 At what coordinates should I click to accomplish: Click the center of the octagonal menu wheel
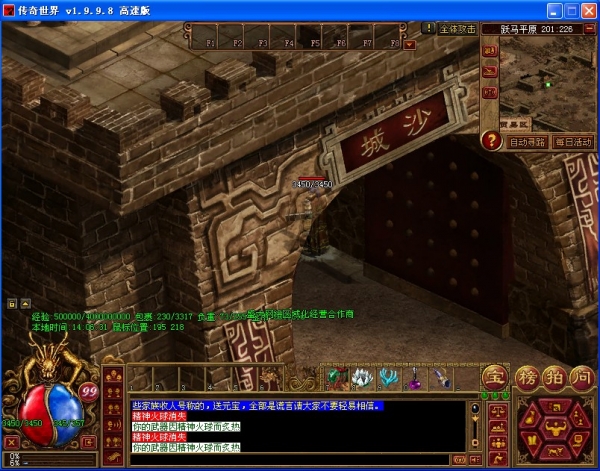pos(553,428)
